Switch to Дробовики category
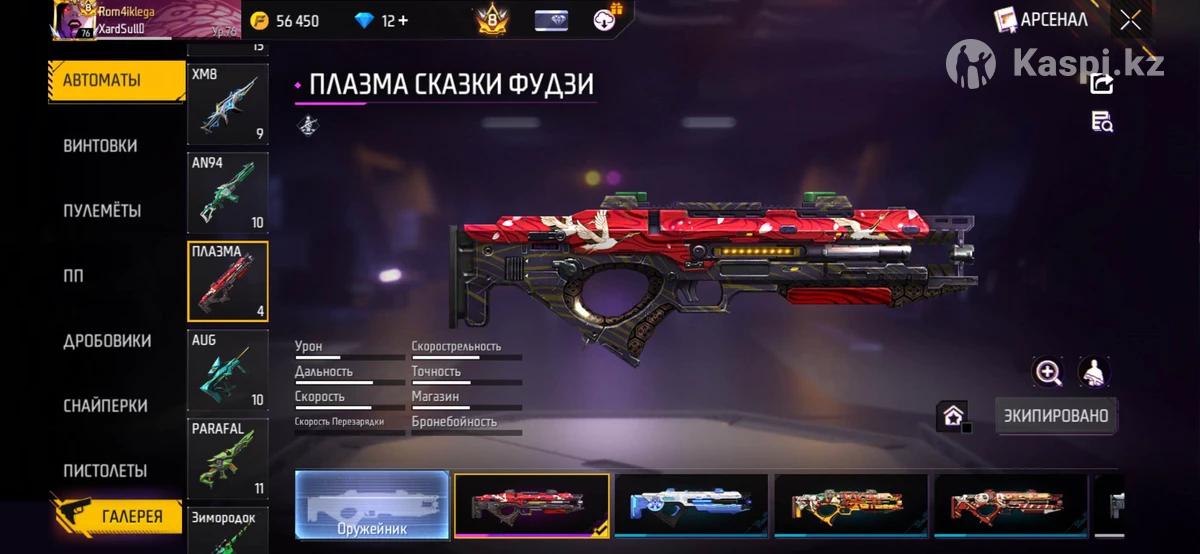This screenshot has height=554, width=1200. [x=107, y=341]
